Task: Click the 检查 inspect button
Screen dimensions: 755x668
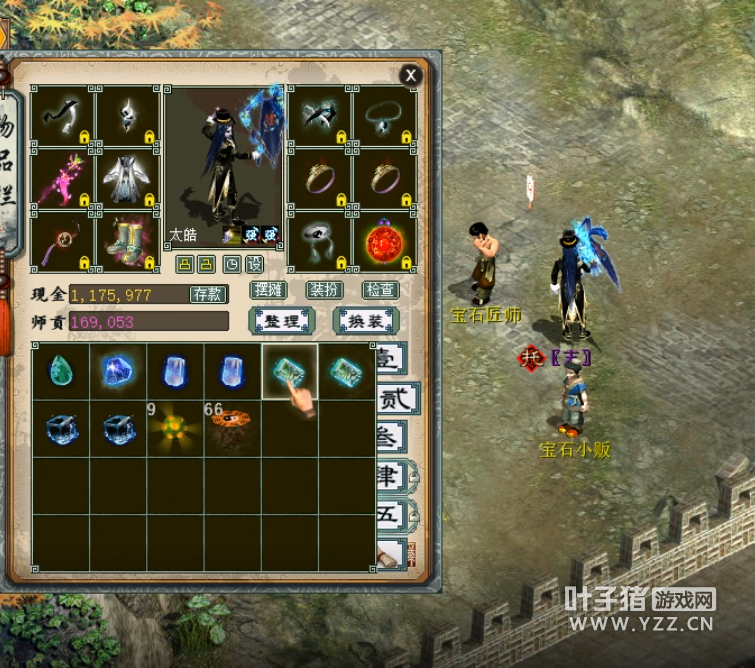Action: pyautogui.click(x=380, y=291)
